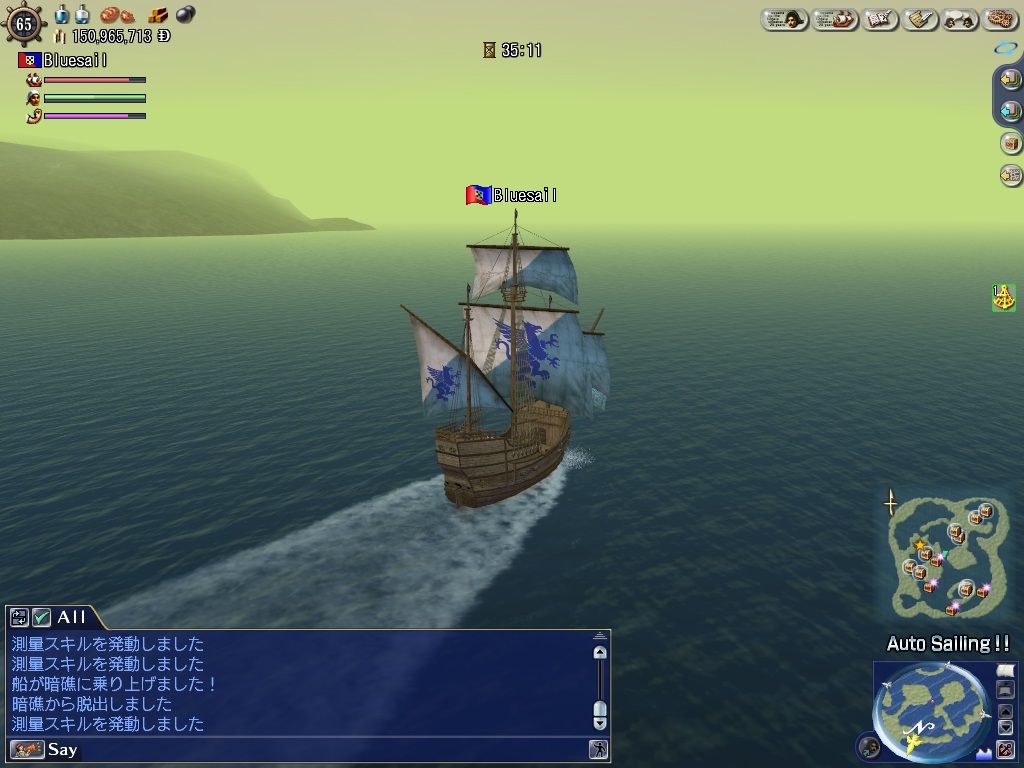Click the yellow arrow pages button

click(x=1010, y=78)
